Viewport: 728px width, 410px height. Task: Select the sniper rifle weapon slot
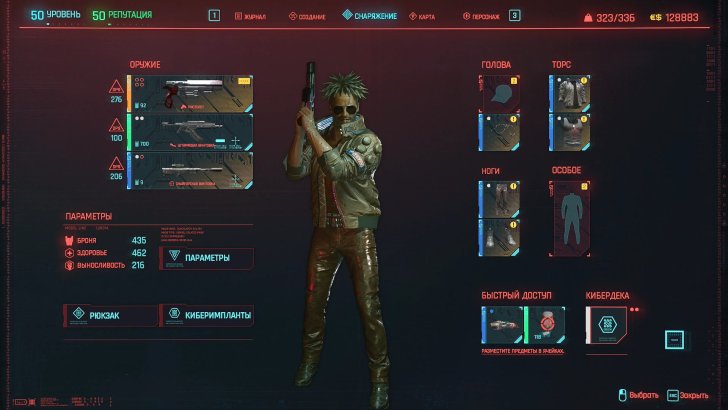pos(190,170)
